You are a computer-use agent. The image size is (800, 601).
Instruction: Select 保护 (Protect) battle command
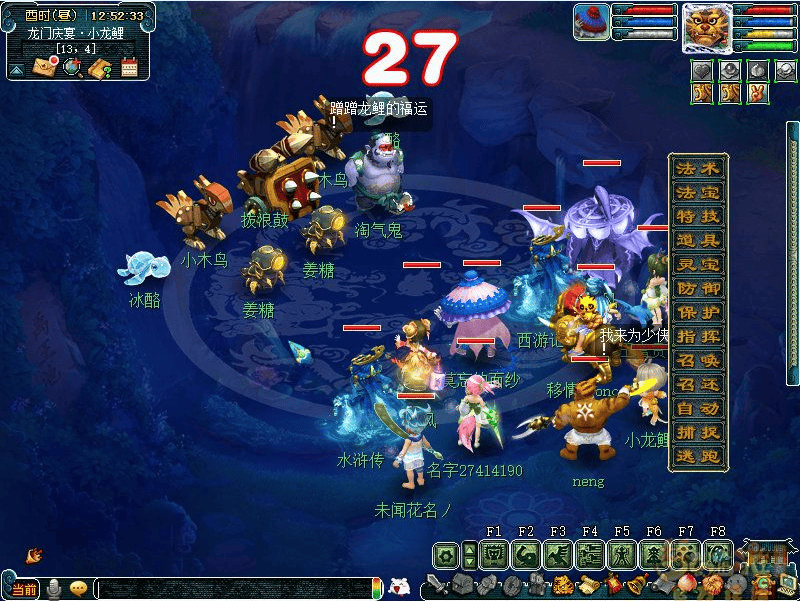(x=697, y=312)
